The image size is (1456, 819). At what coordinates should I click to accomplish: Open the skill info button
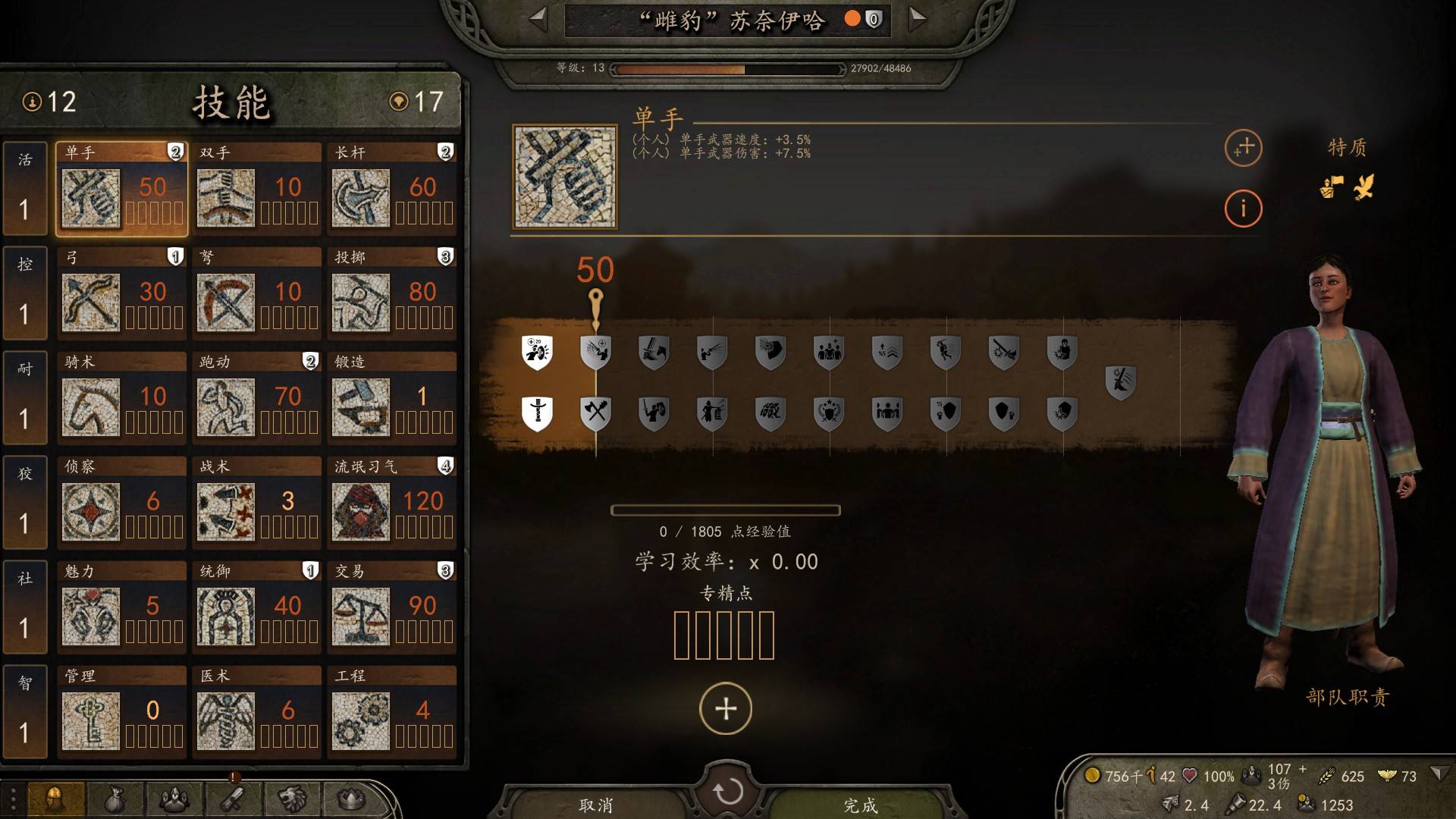click(1243, 208)
